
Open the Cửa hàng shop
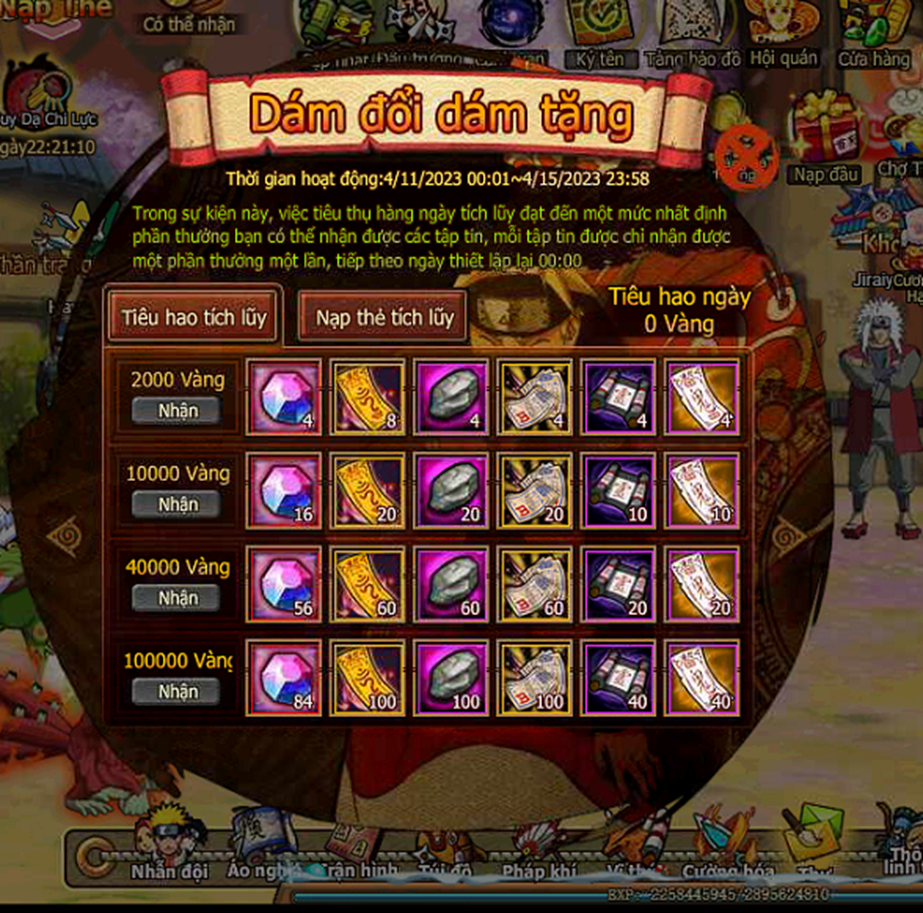pos(873,35)
